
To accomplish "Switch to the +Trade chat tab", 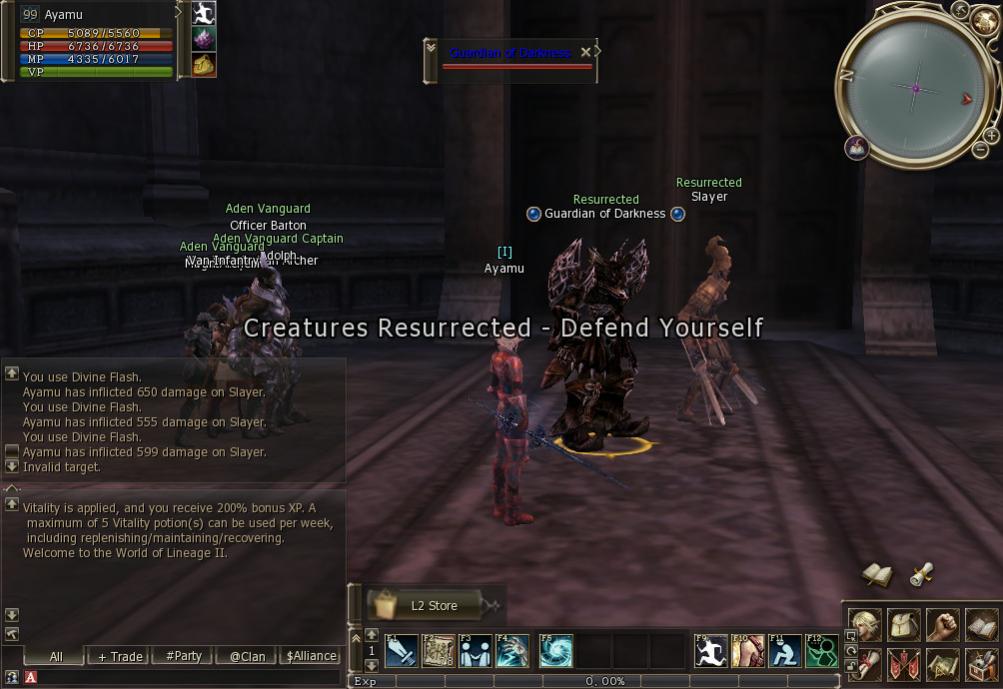I will point(120,656).
